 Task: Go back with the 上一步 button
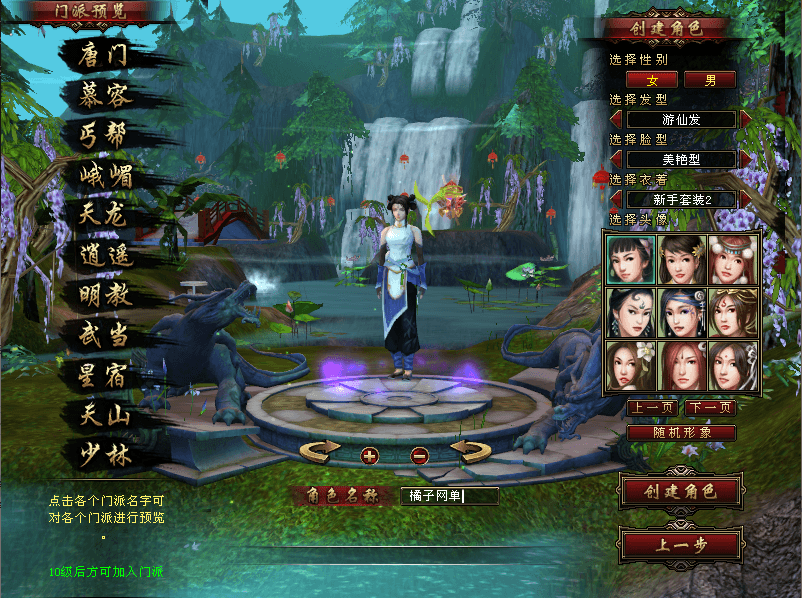pos(681,545)
